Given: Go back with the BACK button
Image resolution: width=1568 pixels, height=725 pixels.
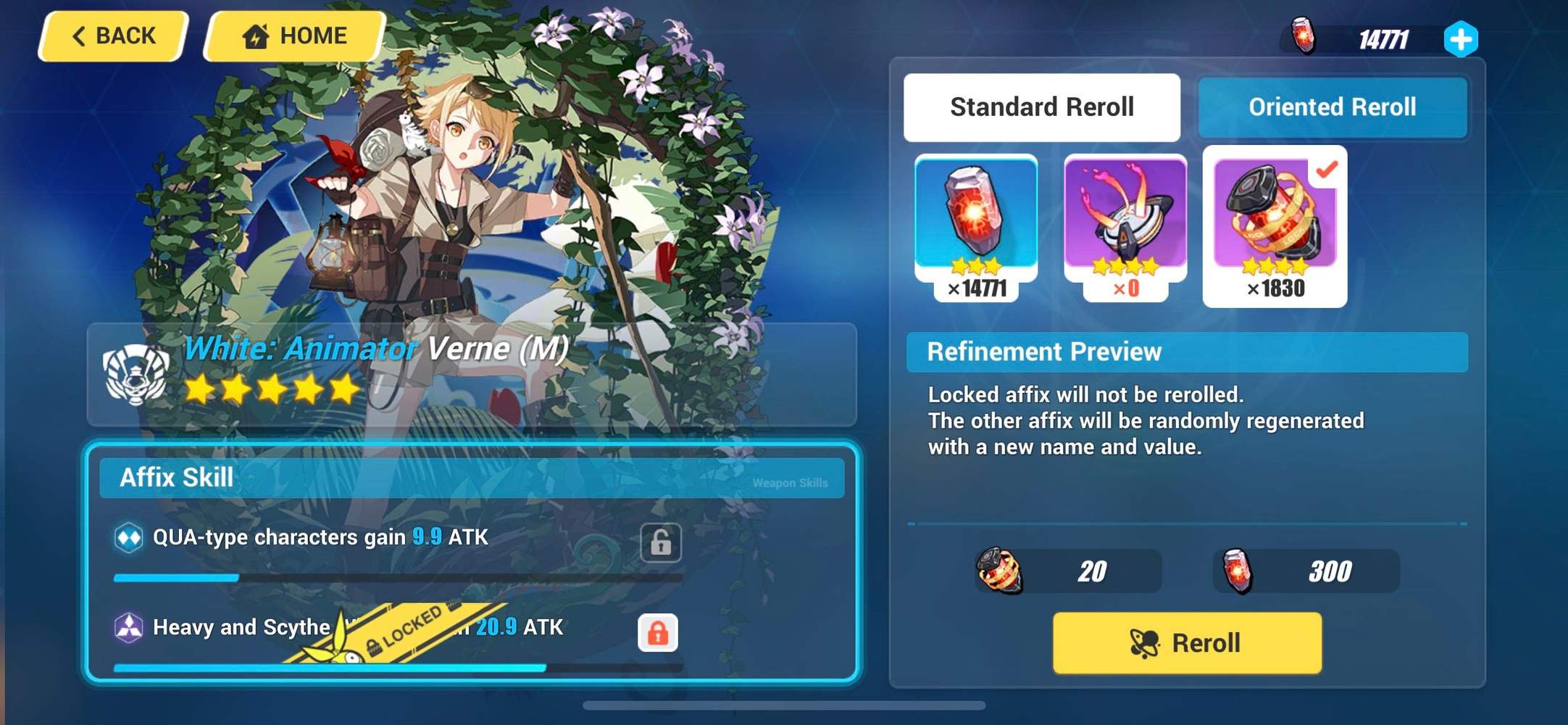Looking at the screenshot, I should [x=112, y=36].
